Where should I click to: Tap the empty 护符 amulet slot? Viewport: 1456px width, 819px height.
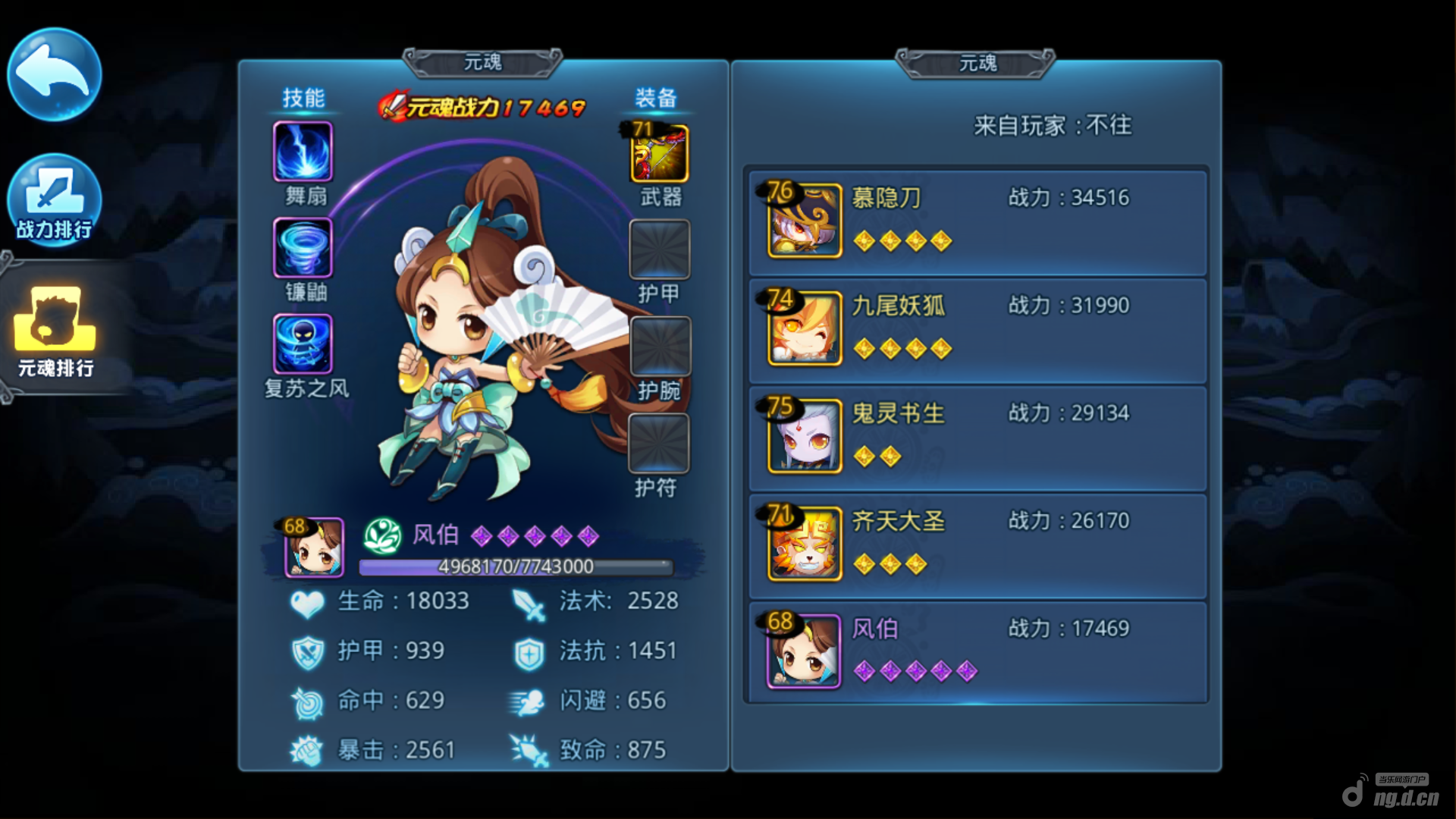(658, 443)
